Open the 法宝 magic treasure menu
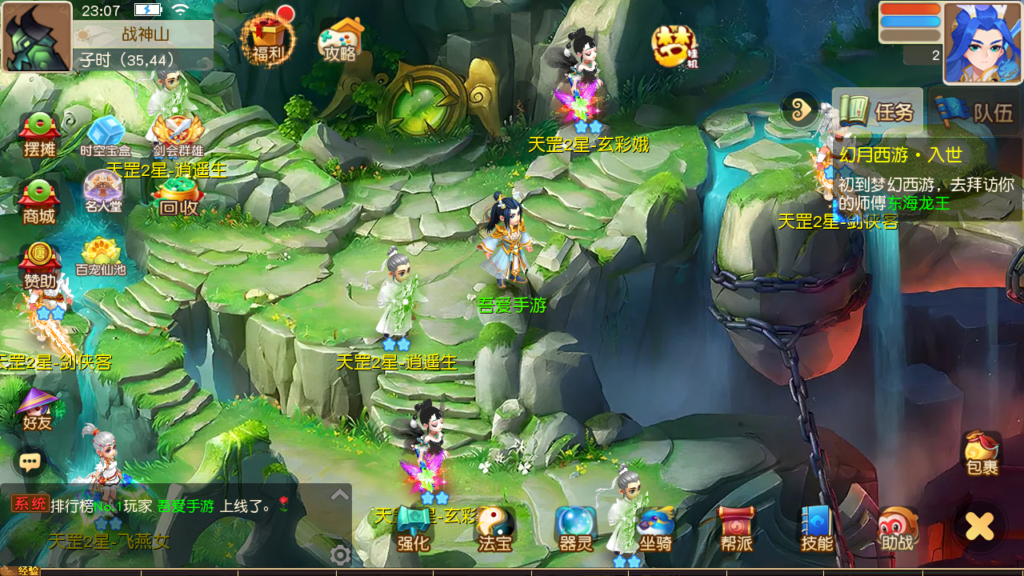1024x576 pixels. click(495, 529)
